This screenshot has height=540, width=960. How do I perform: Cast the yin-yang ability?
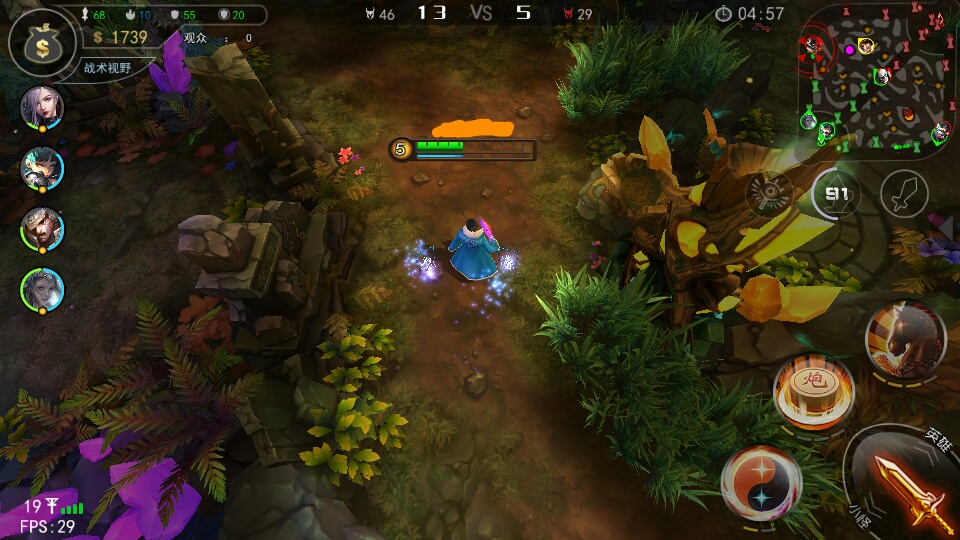pyautogui.click(x=761, y=484)
